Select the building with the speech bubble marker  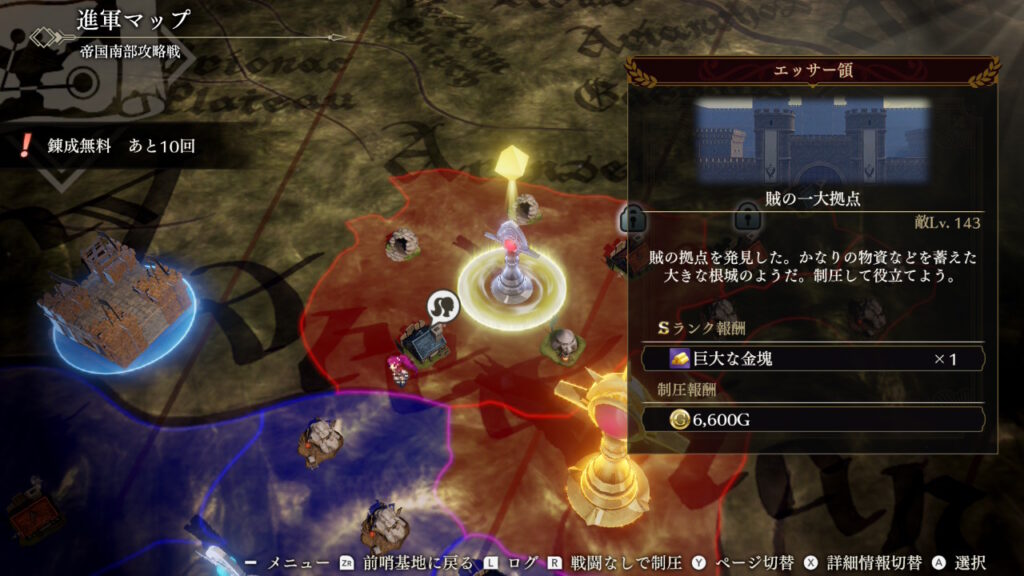coord(427,341)
